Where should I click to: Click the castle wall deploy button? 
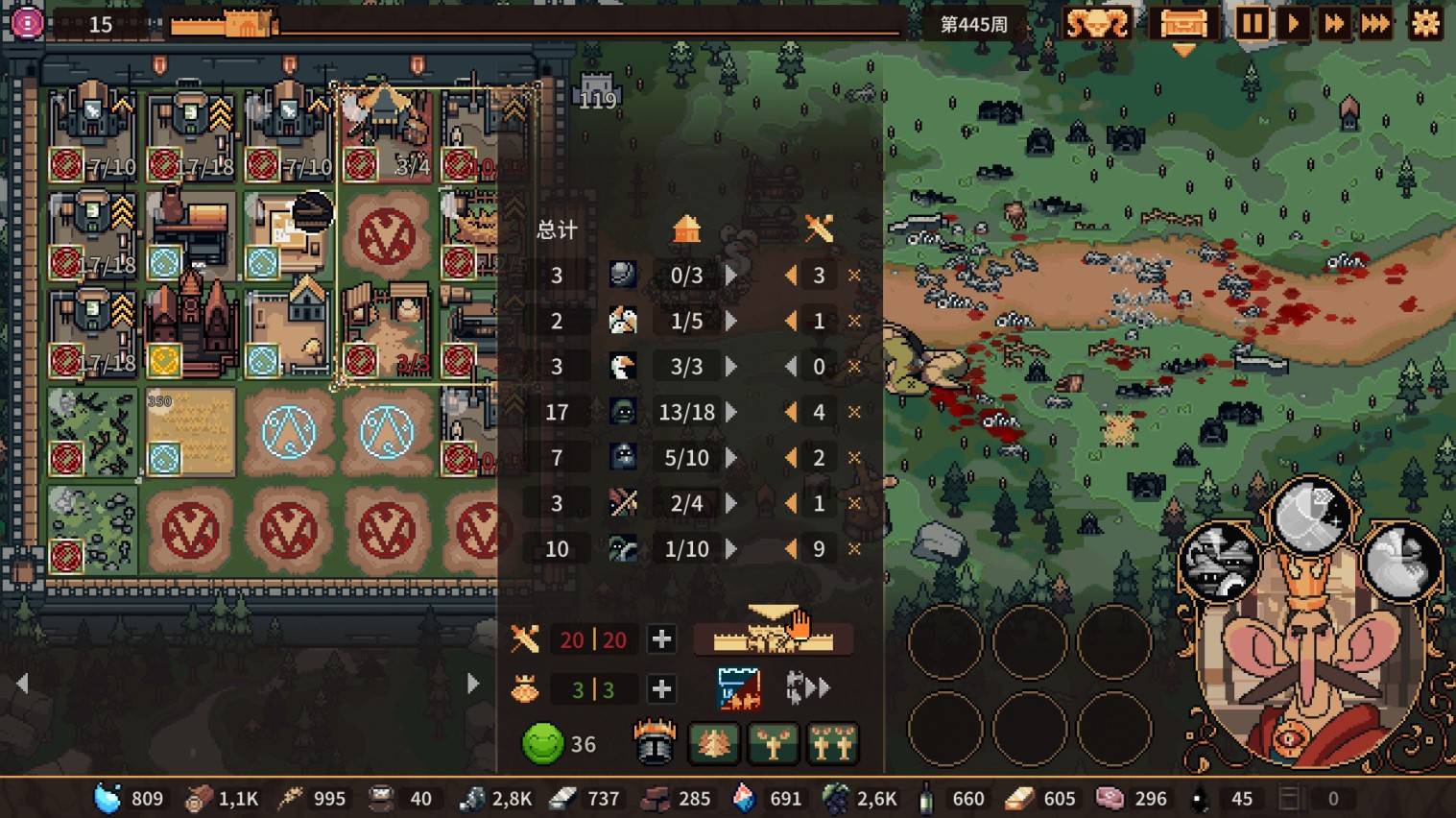(773, 638)
